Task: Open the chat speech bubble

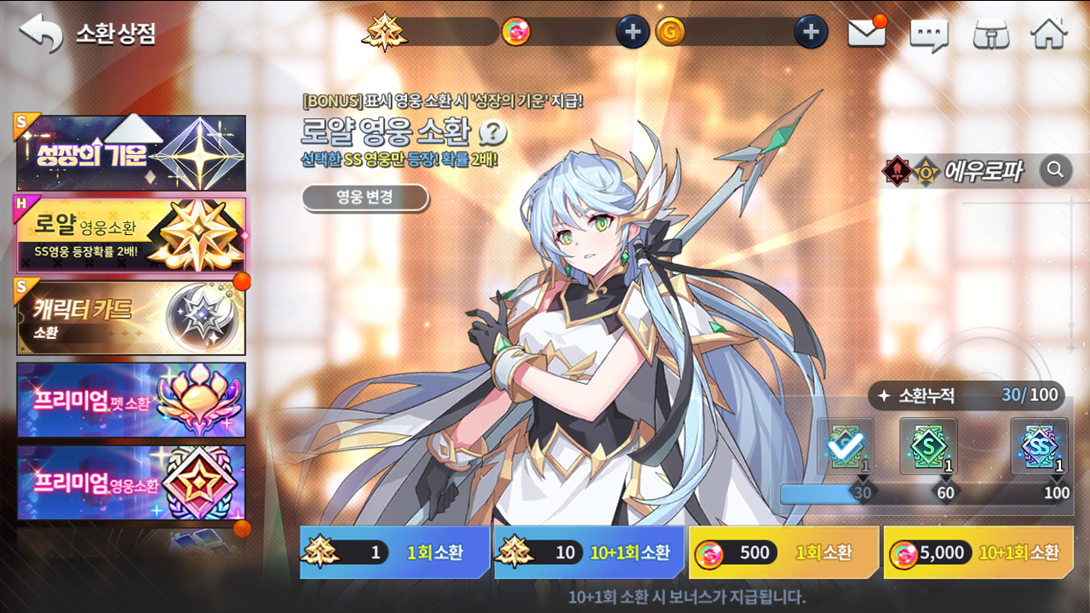Action: pos(928,35)
